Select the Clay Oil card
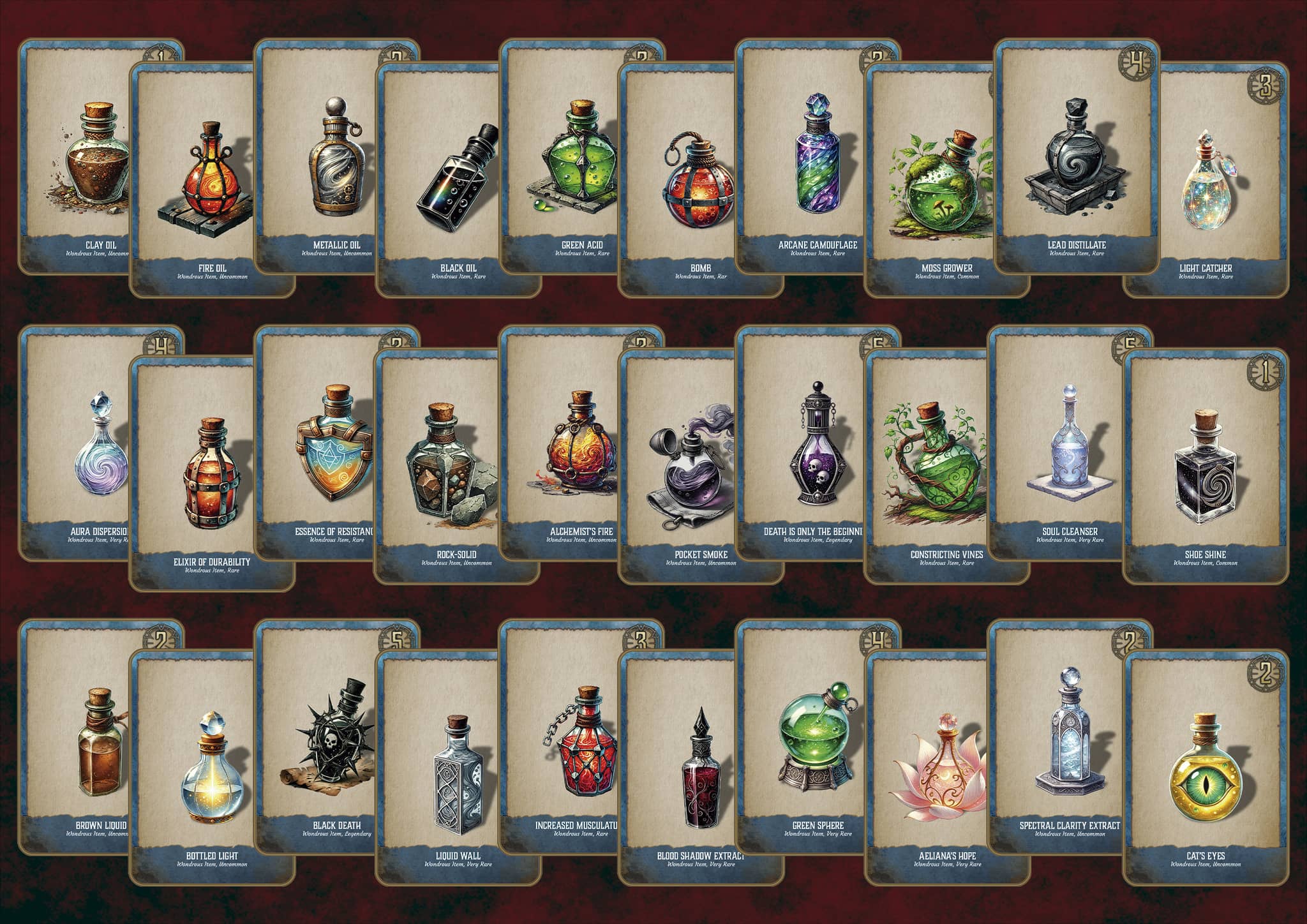The width and height of the screenshot is (1307, 924). point(77,160)
